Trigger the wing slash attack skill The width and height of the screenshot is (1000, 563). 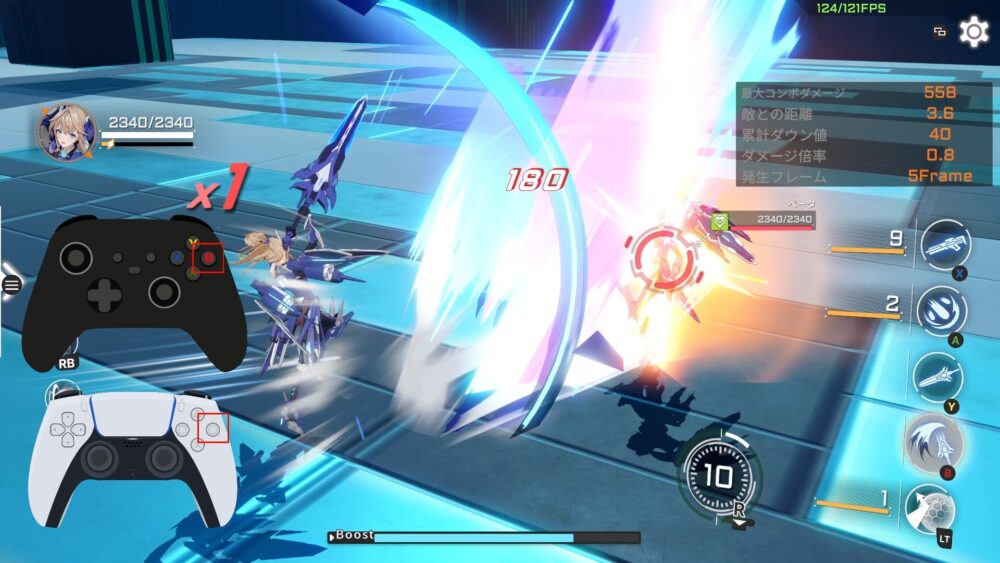pos(934,443)
